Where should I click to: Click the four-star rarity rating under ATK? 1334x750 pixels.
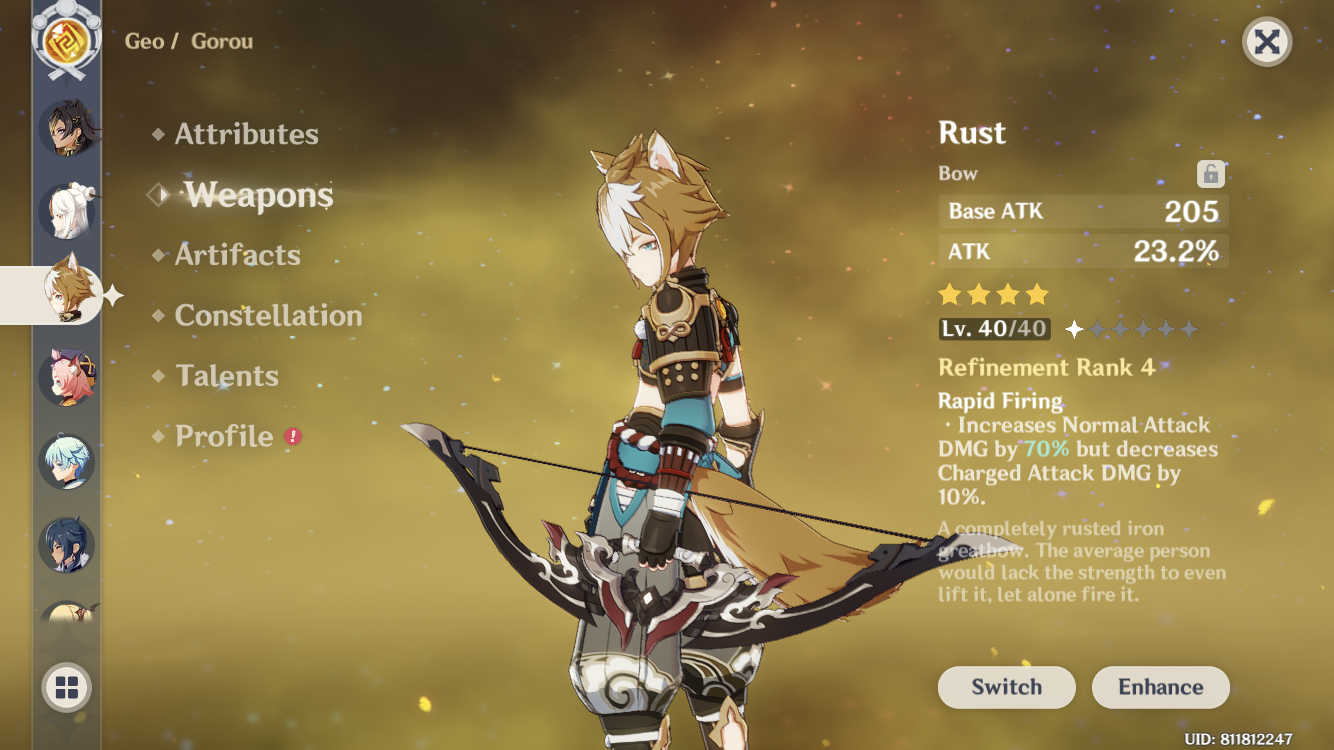point(991,293)
